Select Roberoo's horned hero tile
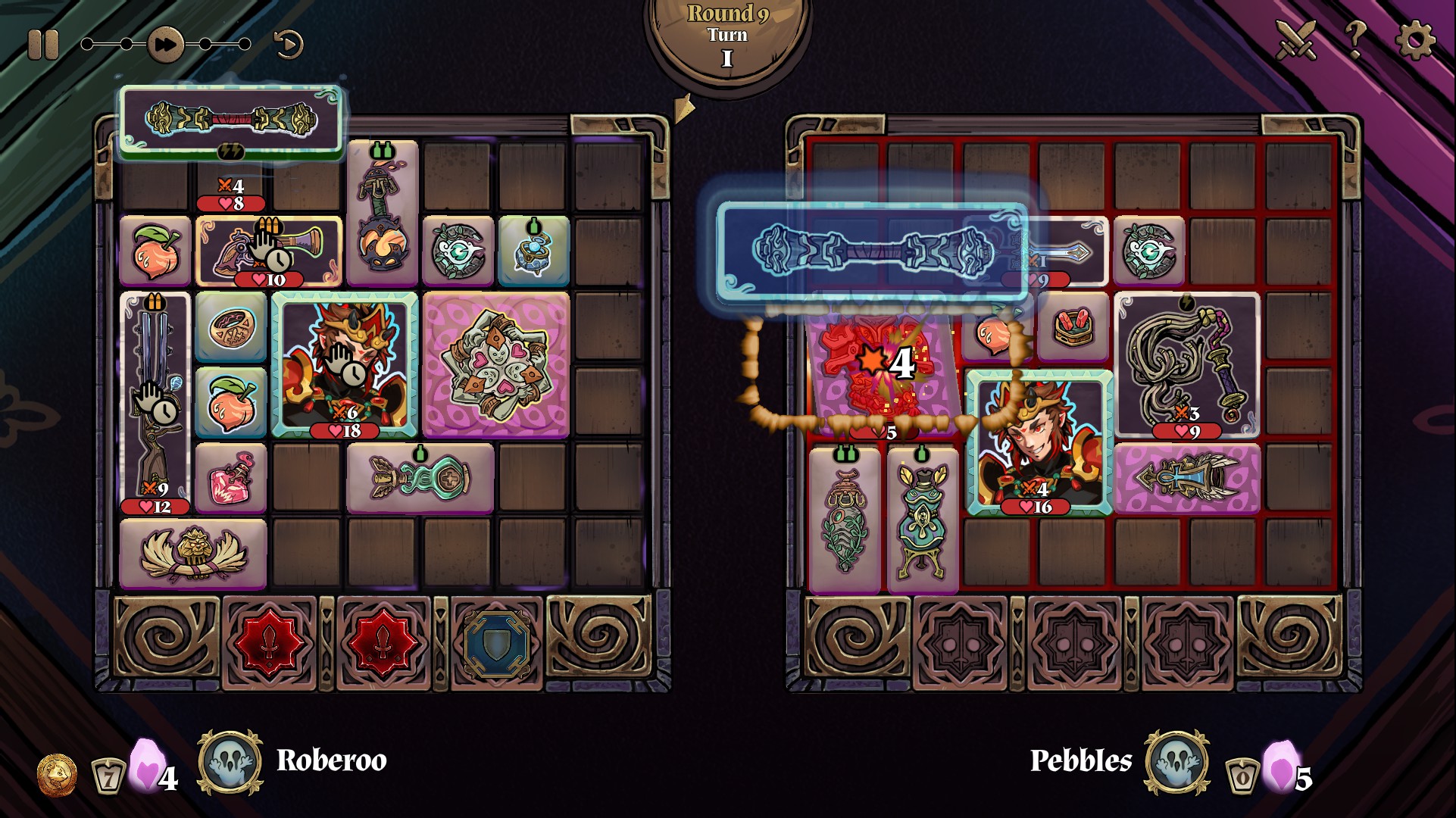This screenshot has width=1456, height=818. tap(345, 364)
